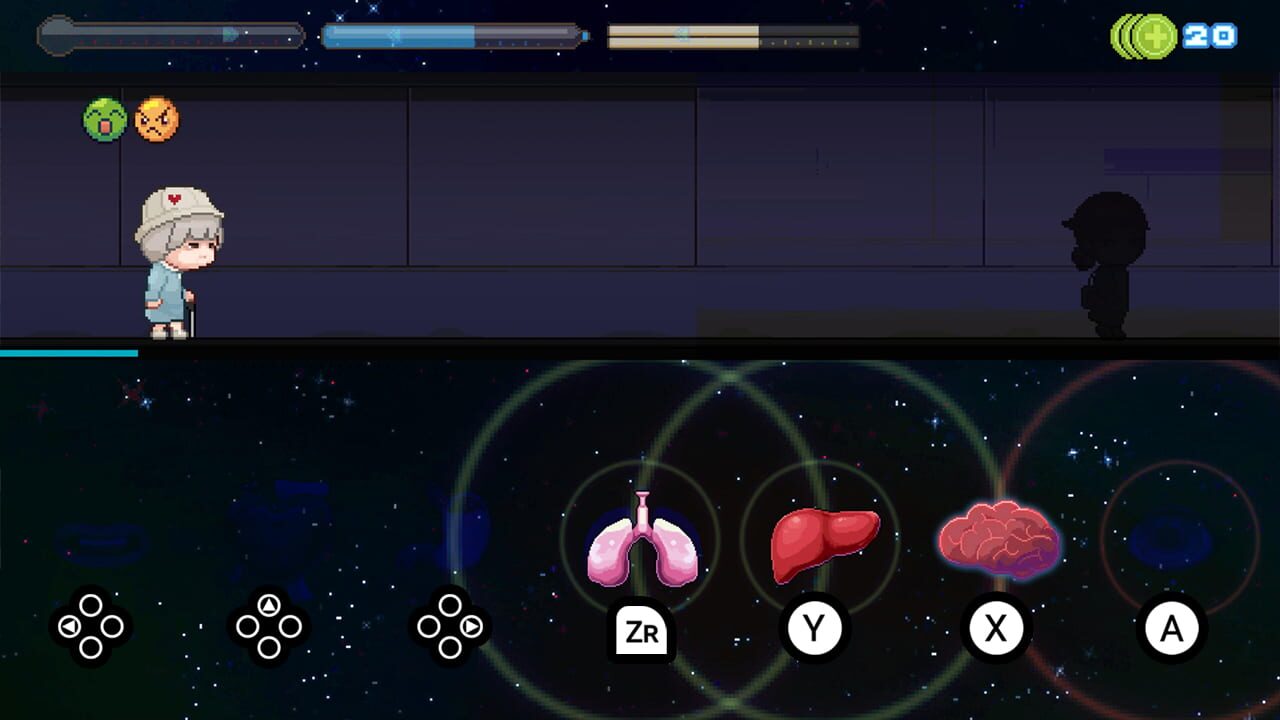1280x720 pixels.
Task: Click the elderly nurse character with cane
Action: (x=178, y=260)
